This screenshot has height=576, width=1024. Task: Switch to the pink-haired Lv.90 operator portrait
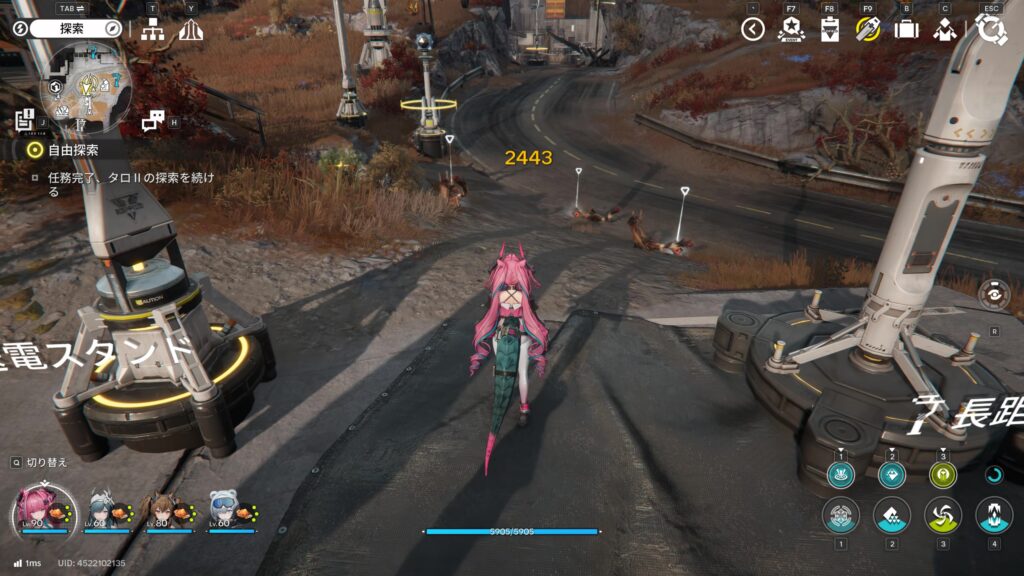(x=38, y=508)
